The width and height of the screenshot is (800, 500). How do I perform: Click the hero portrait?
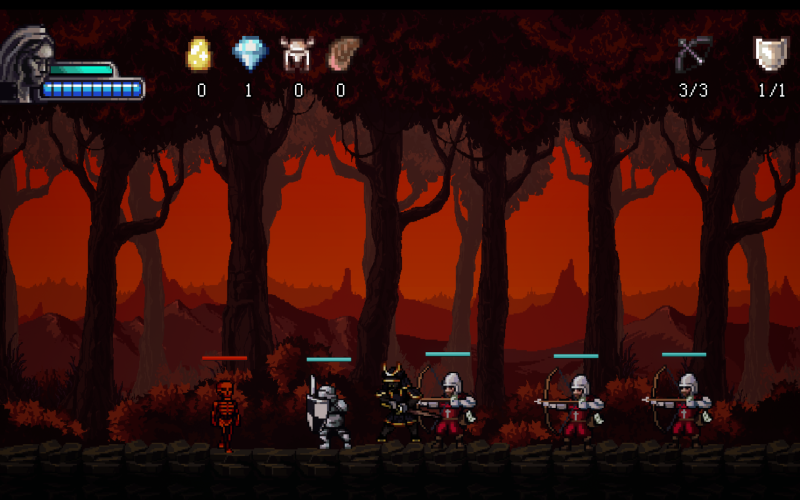[27, 63]
